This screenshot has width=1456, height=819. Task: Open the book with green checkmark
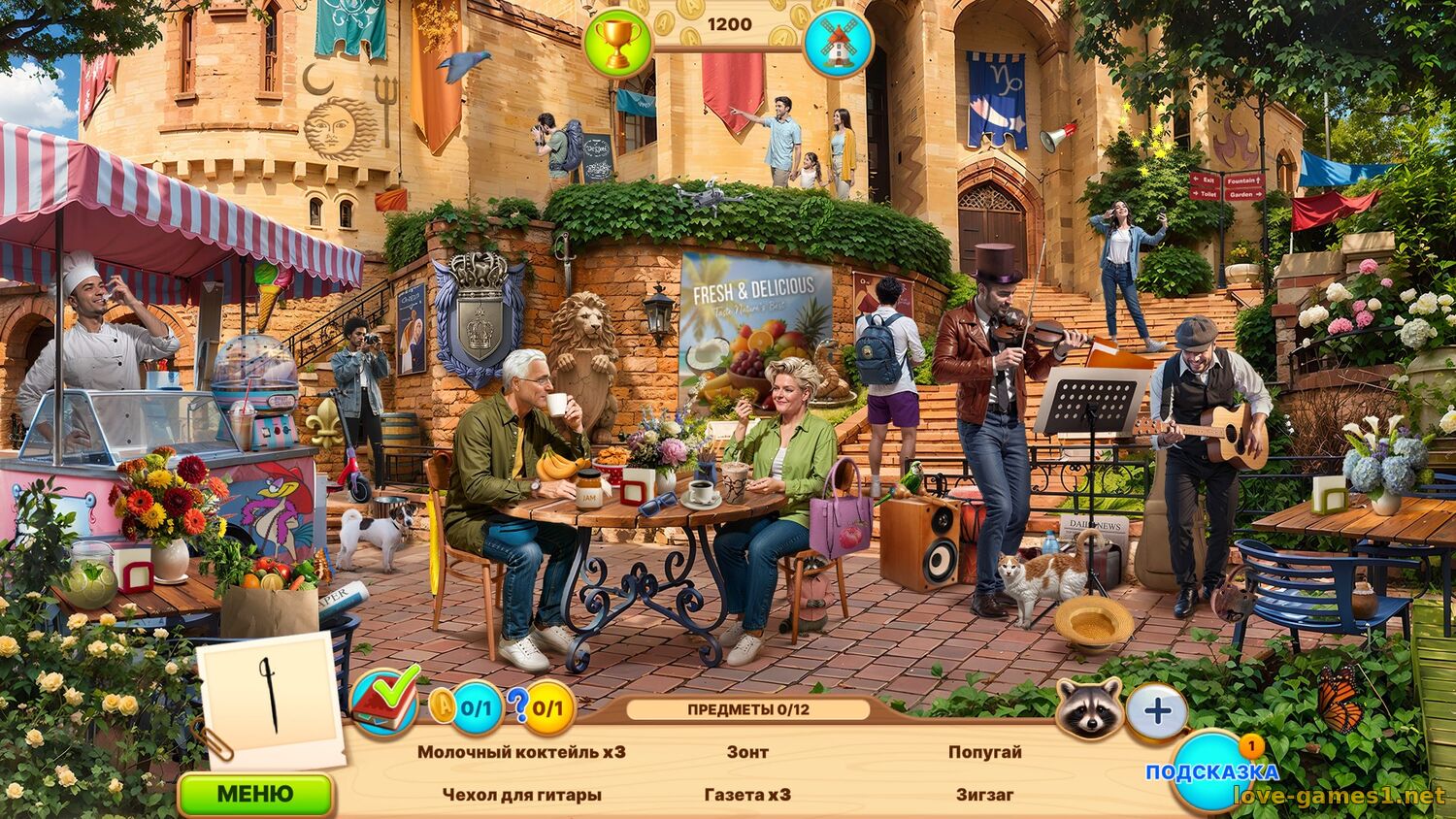coord(384,699)
